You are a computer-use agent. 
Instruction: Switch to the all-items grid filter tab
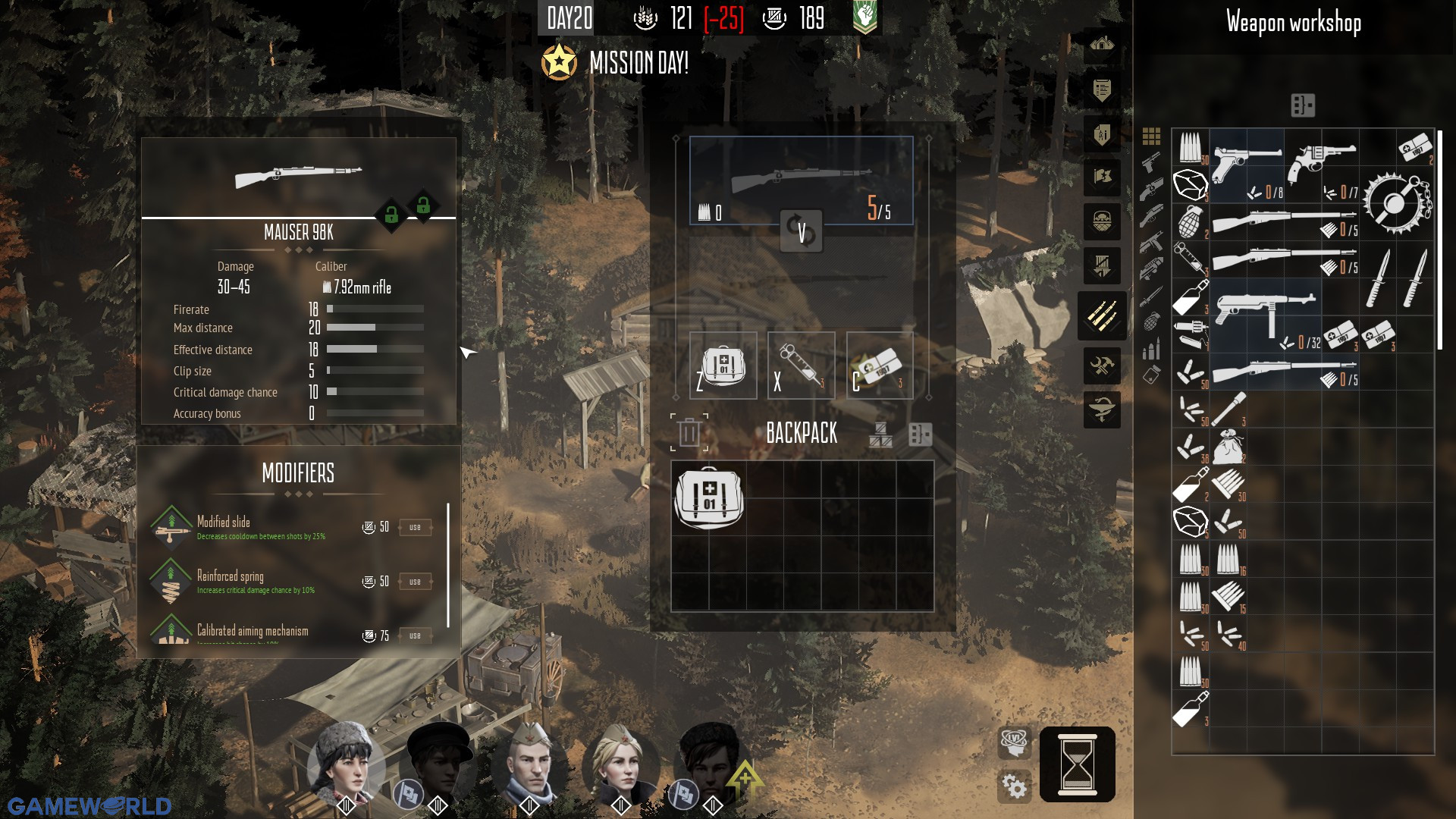coord(1152,136)
